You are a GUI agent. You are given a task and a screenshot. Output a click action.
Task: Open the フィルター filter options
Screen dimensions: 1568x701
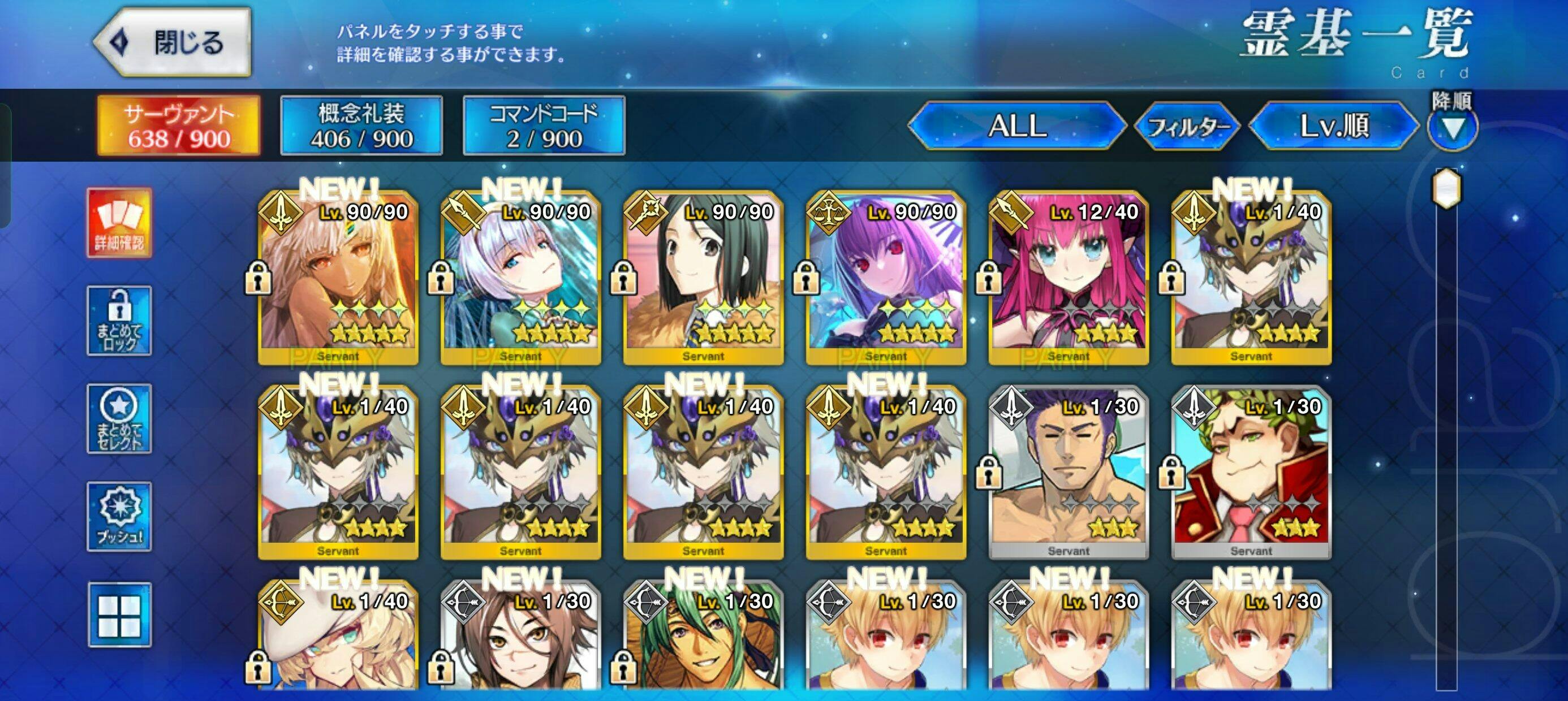[1187, 126]
